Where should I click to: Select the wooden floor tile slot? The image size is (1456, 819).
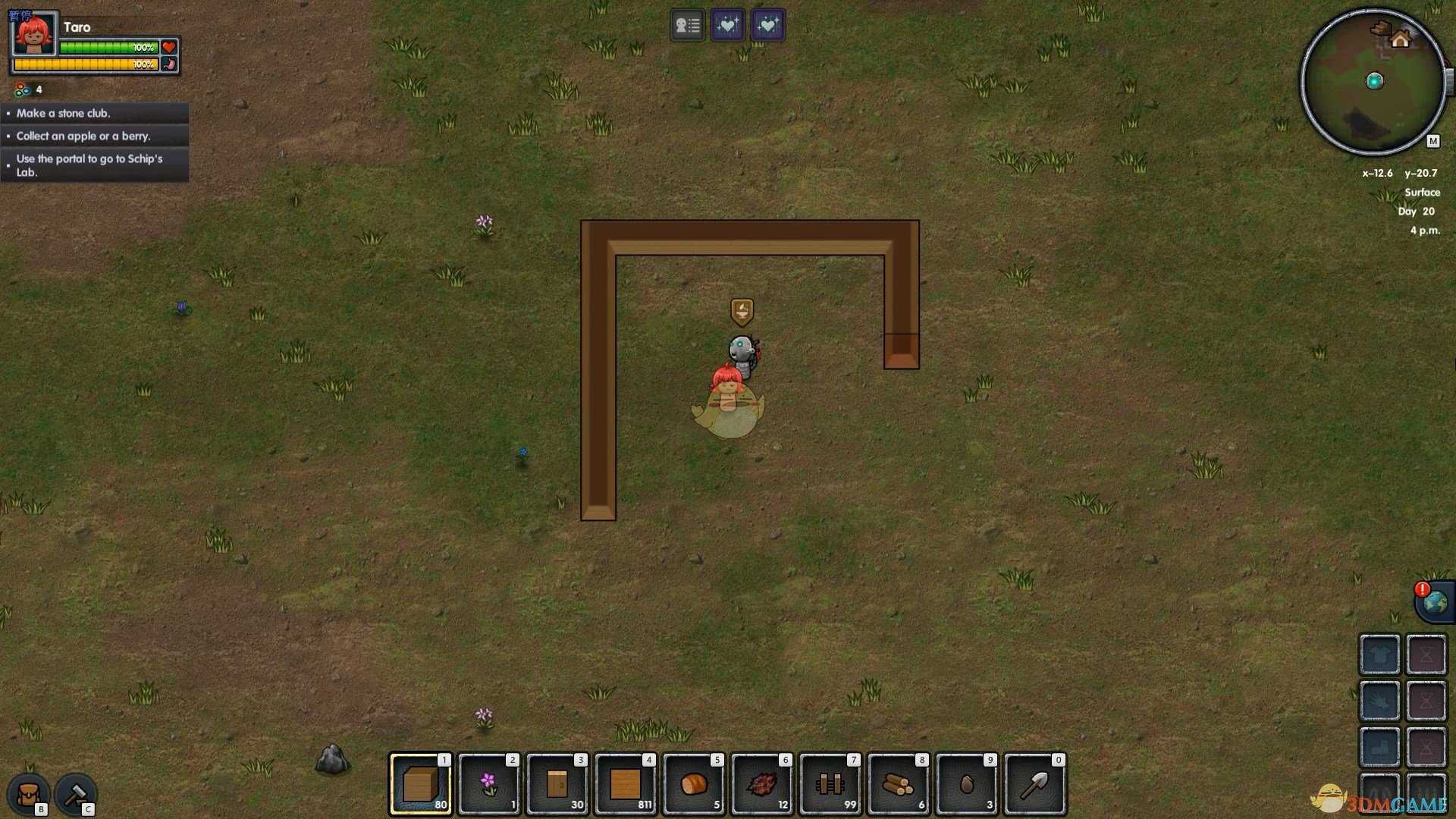pos(626,784)
